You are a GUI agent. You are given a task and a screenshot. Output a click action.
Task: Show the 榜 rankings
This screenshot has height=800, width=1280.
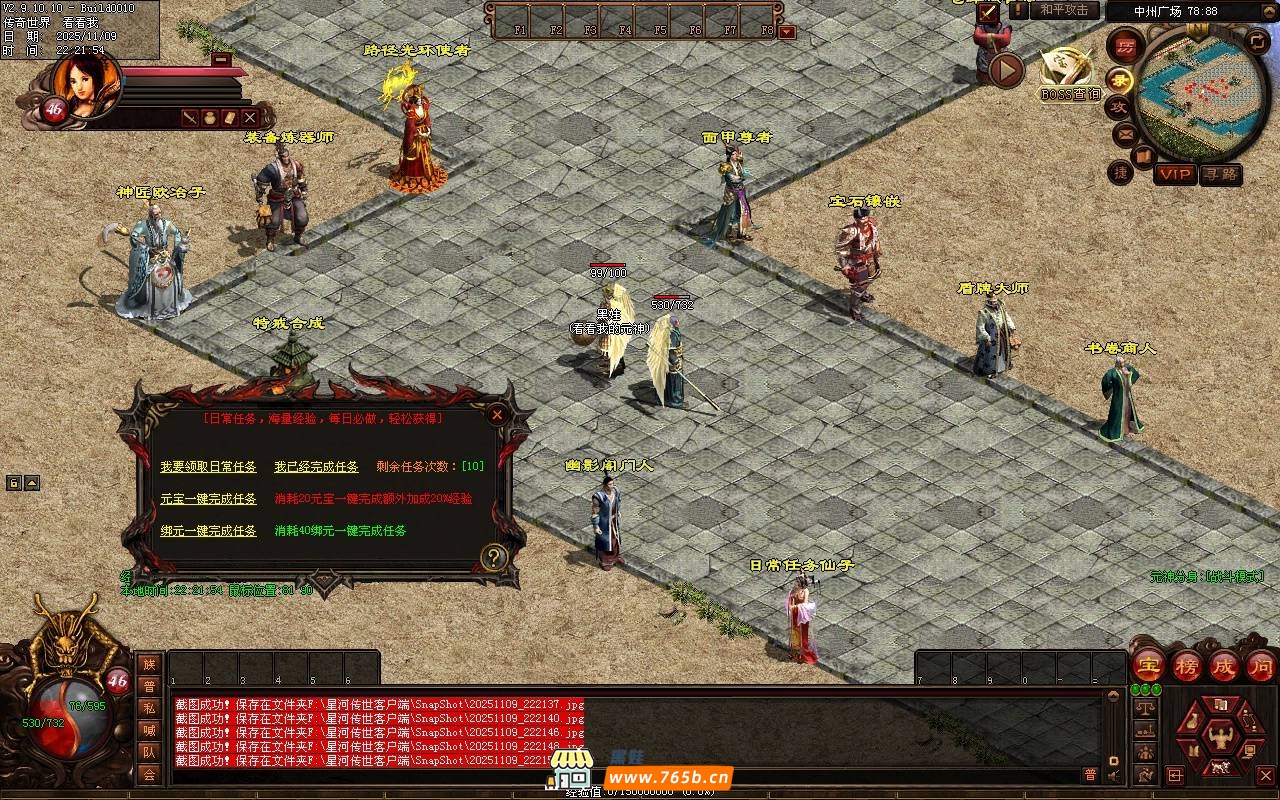click(1187, 665)
